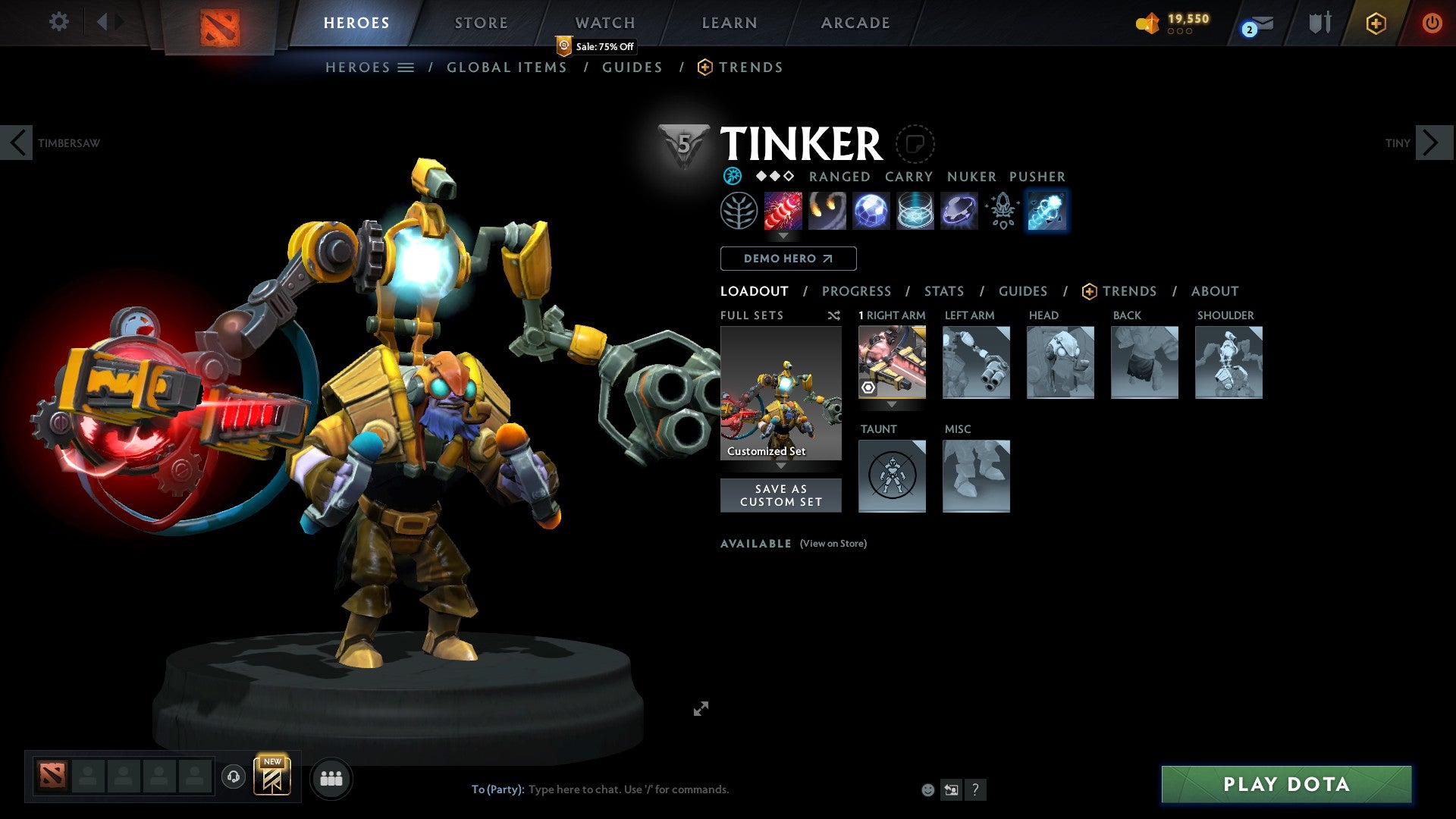This screenshot has height=819, width=1456.
Task: Click the arrow back to Timbersaw
Action: pos(17,142)
